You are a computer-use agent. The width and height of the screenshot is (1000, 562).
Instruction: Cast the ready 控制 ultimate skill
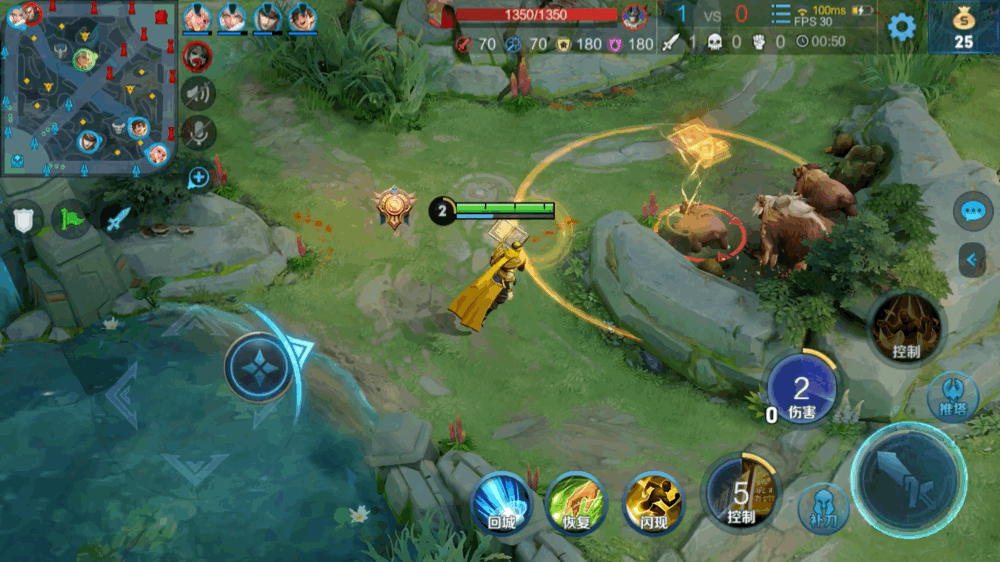pos(906,326)
